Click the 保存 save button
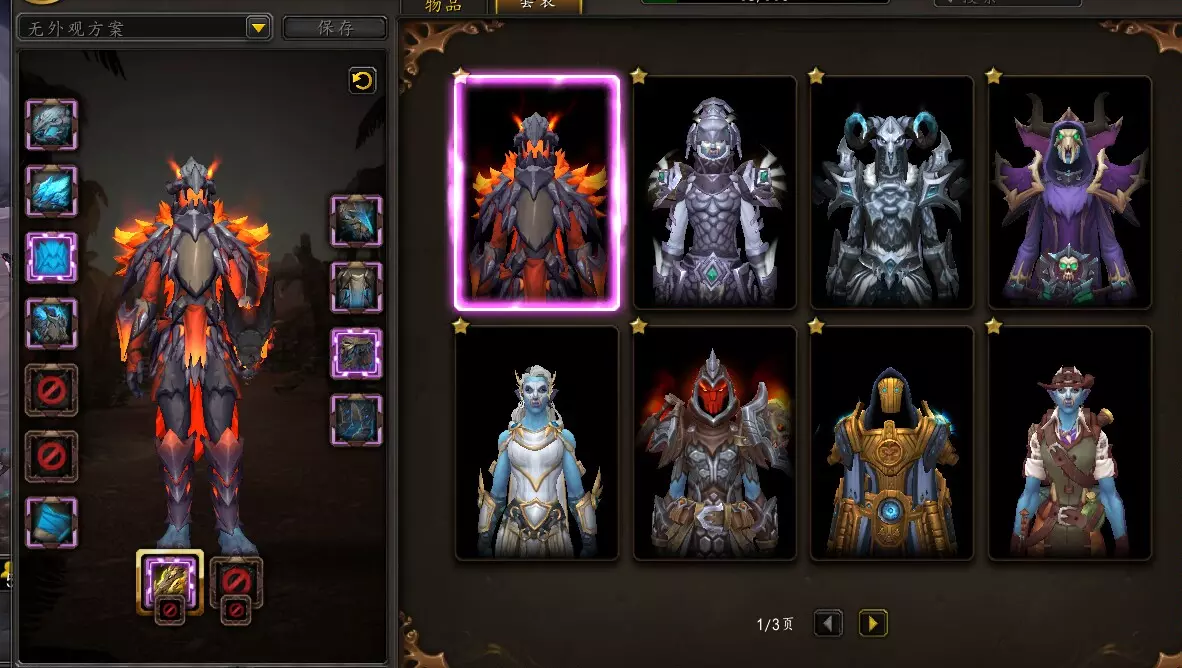Viewport: 1182px width, 668px height. click(x=335, y=27)
